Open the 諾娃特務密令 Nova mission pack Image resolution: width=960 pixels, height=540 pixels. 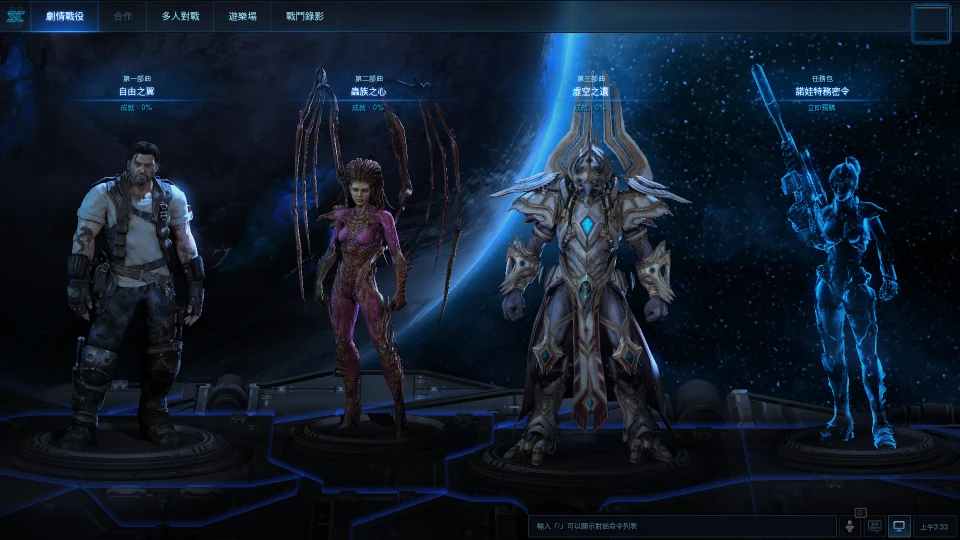[823, 91]
